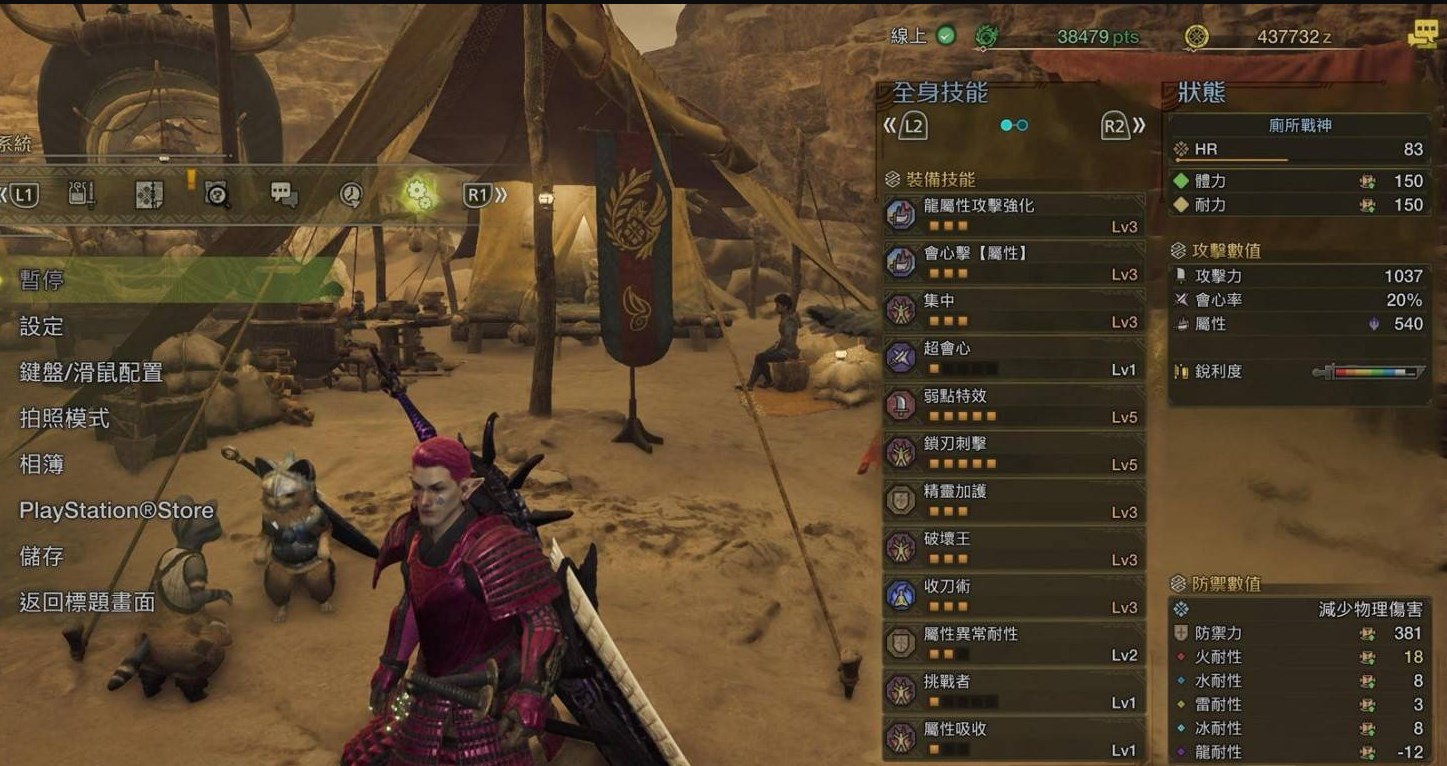This screenshot has height=766, width=1447.
Task: Enter 拍照模式 photo mode
Action: (x=65, y=419)
